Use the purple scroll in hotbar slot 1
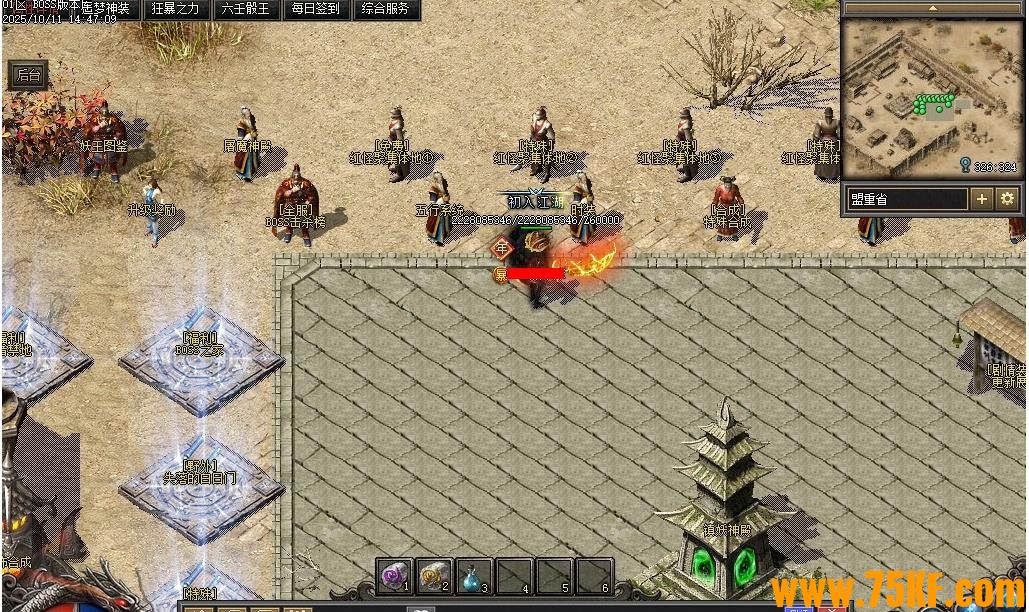 click(394, 575)
